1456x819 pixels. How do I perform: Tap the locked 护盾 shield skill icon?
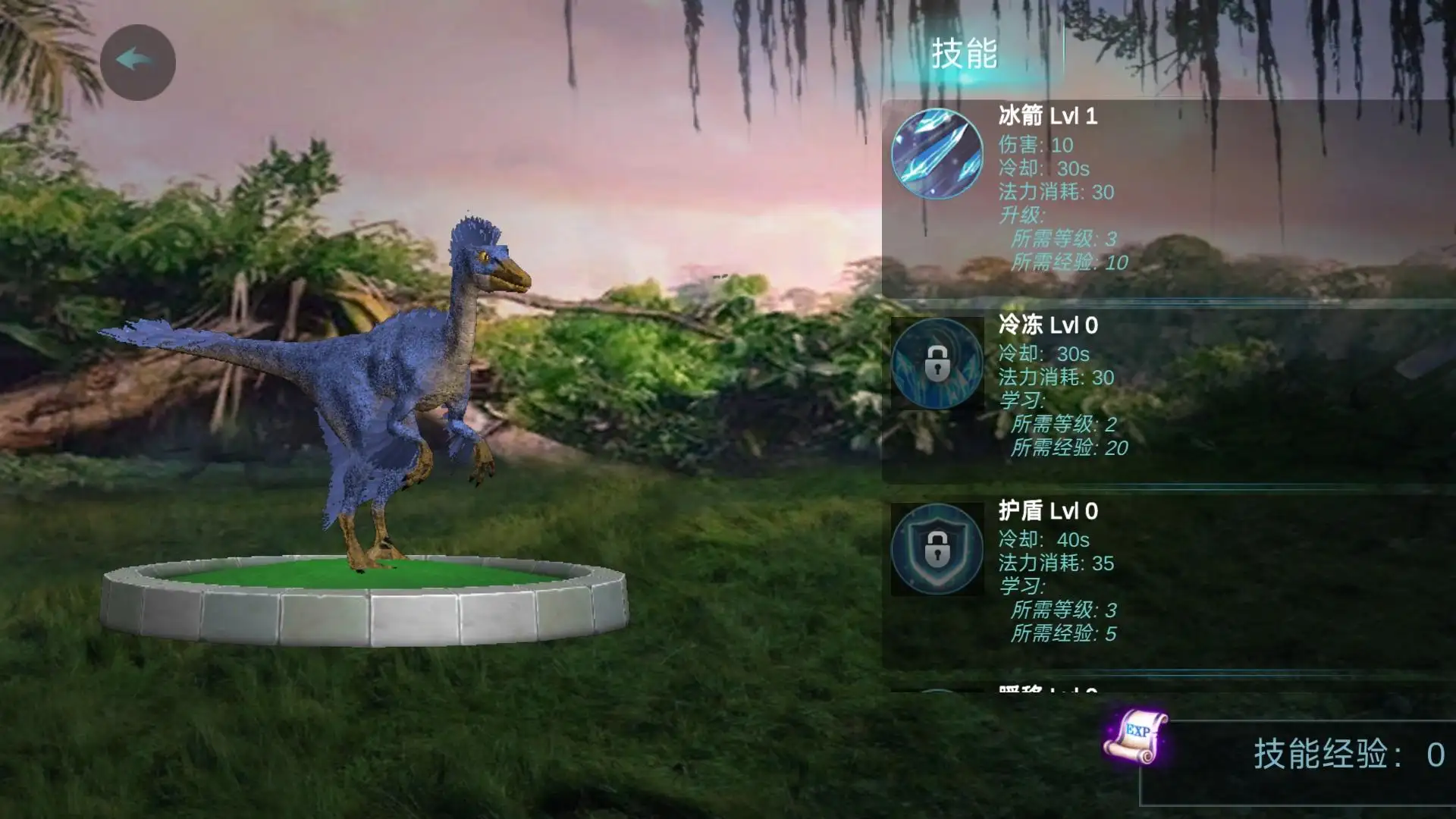(x=937, y=549)
